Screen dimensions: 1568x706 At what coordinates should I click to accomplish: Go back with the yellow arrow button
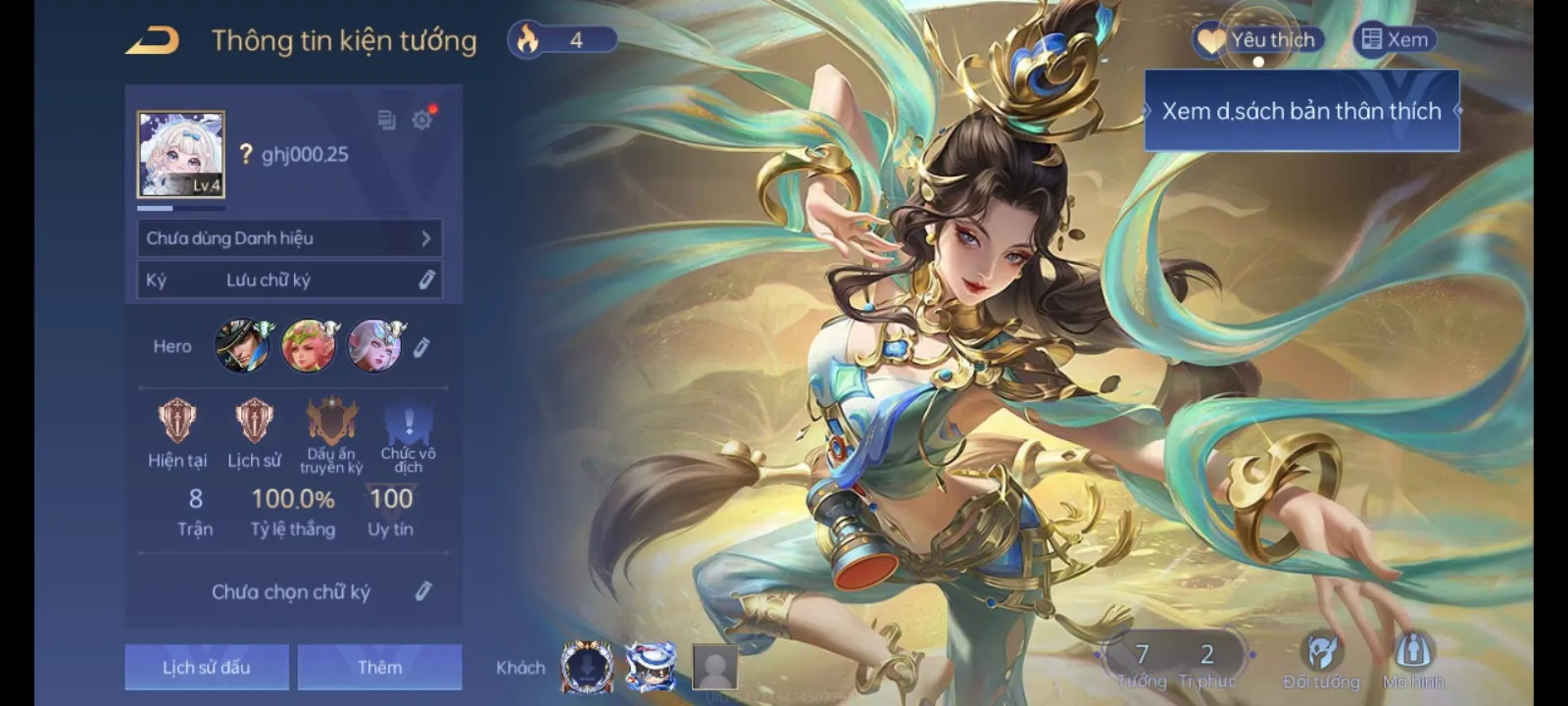(153, 40)
